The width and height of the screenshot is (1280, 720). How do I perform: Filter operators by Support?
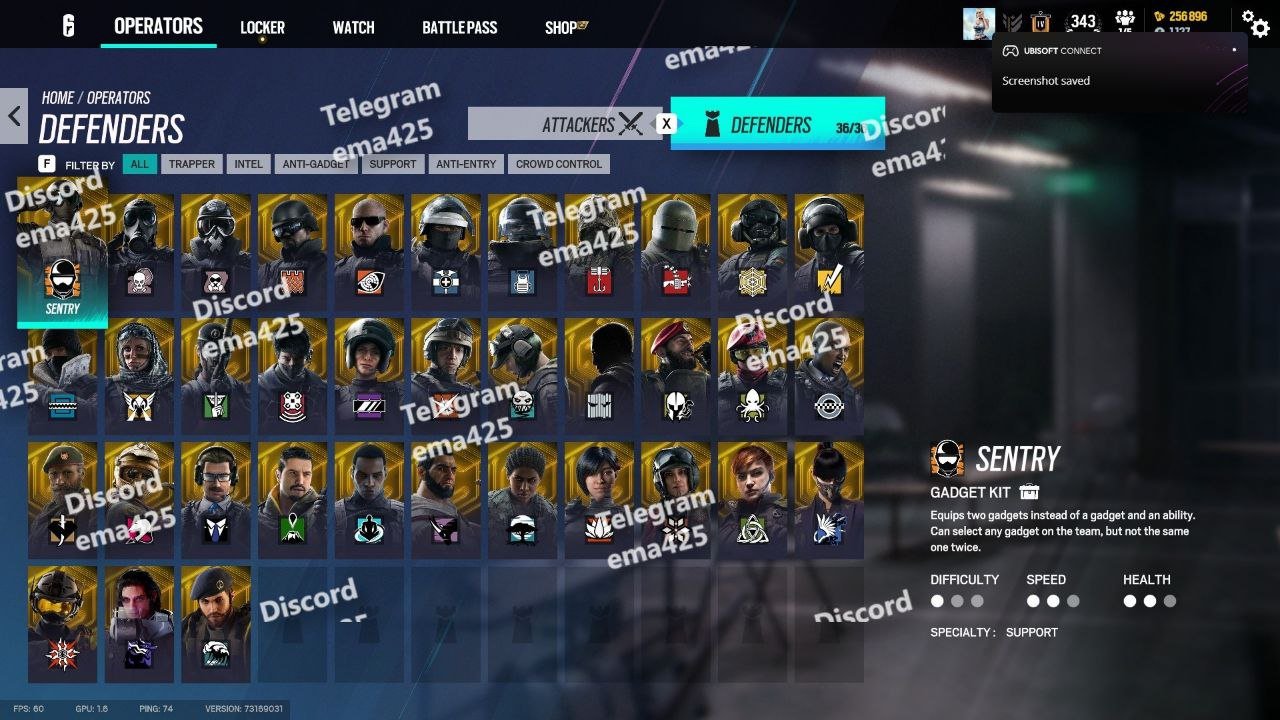coord(392,164)
